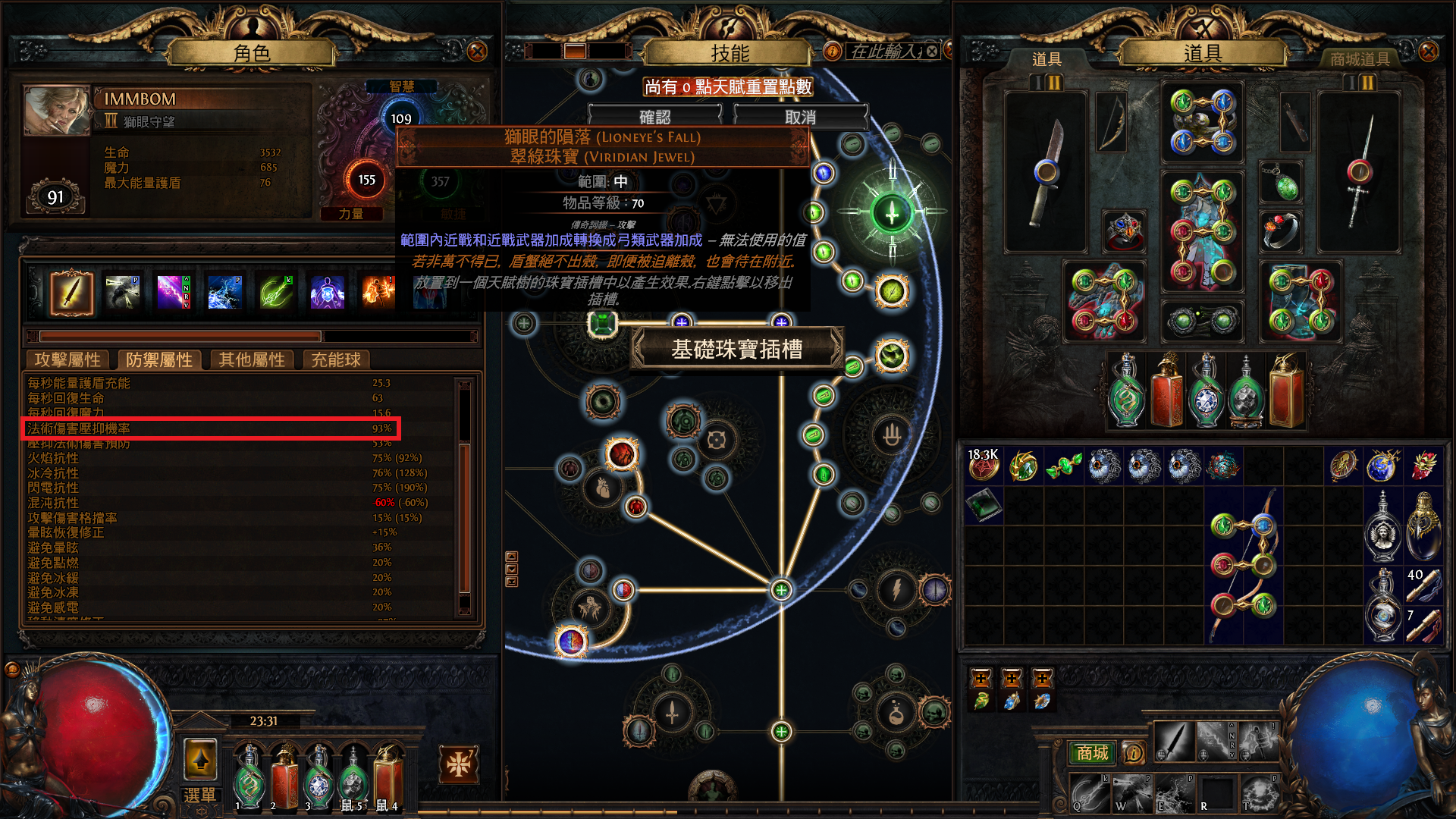Open the 選單 menu

point(199,795)
